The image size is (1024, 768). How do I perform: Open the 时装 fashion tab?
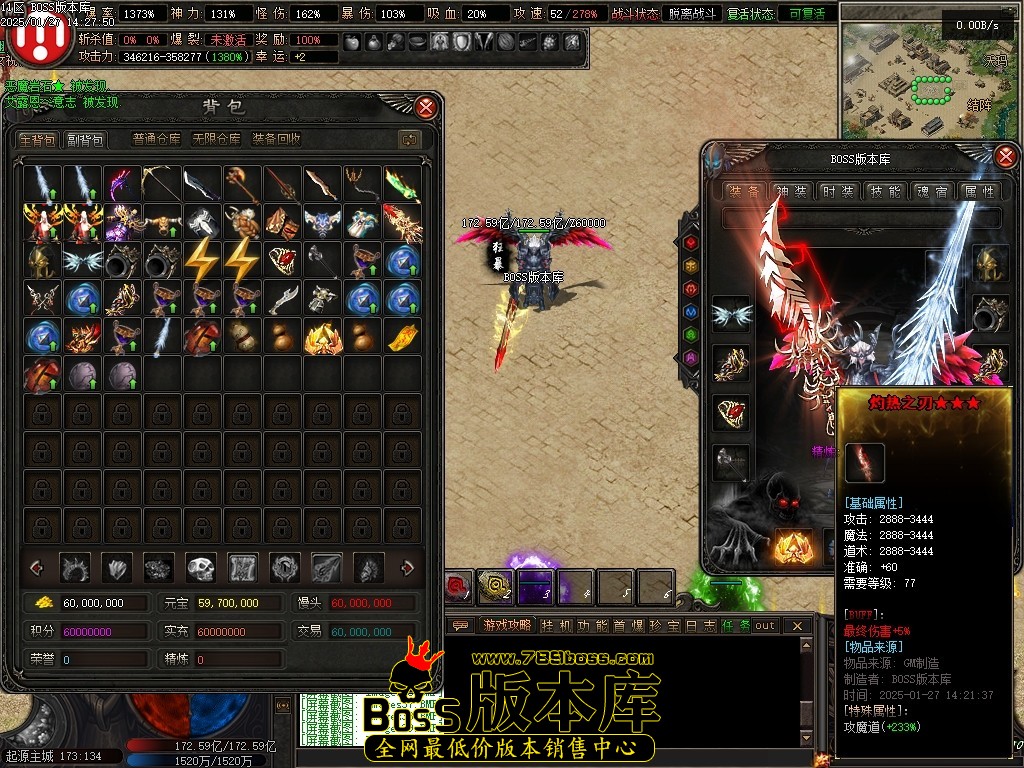(x=837, y=191)
